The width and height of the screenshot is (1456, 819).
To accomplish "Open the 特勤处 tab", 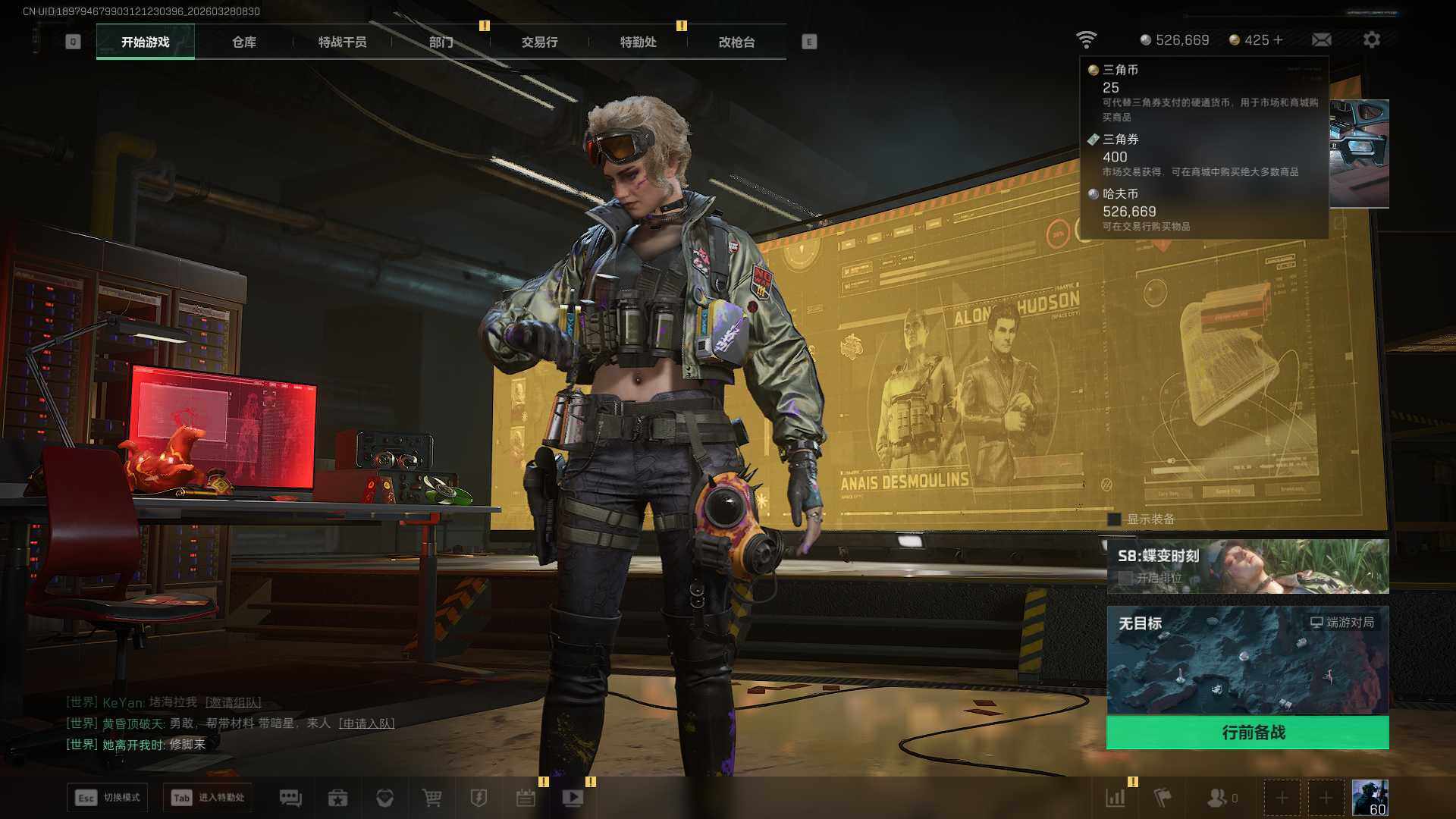I will point(638,42).
